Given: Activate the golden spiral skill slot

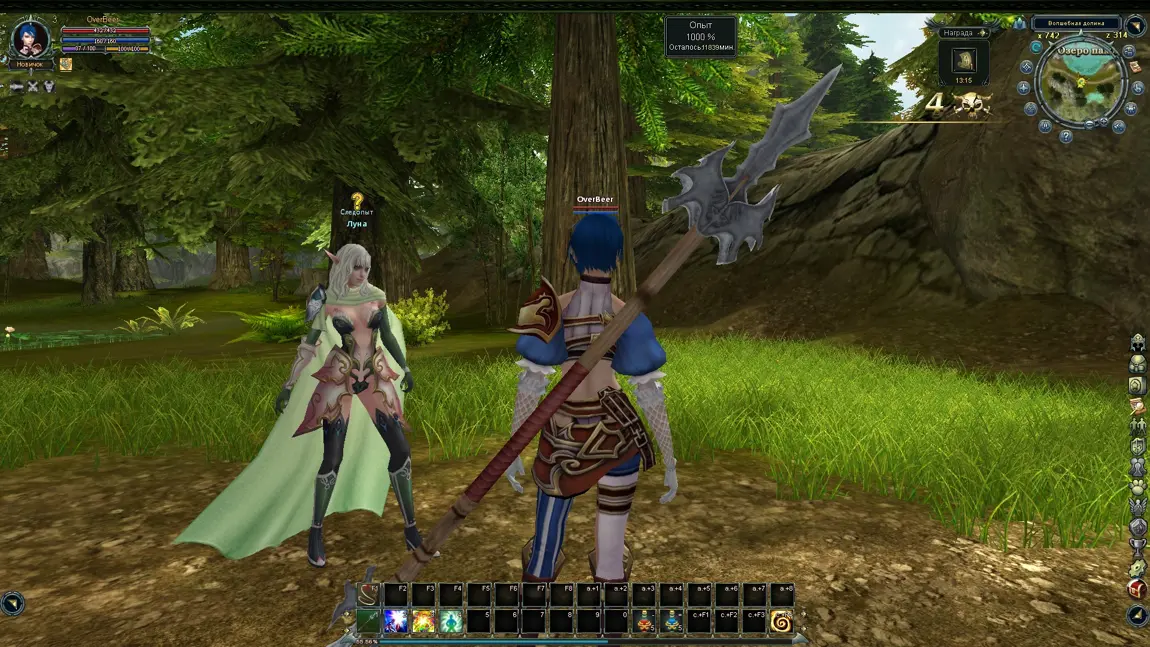Looking at the screenshot, I should (781, 622).
